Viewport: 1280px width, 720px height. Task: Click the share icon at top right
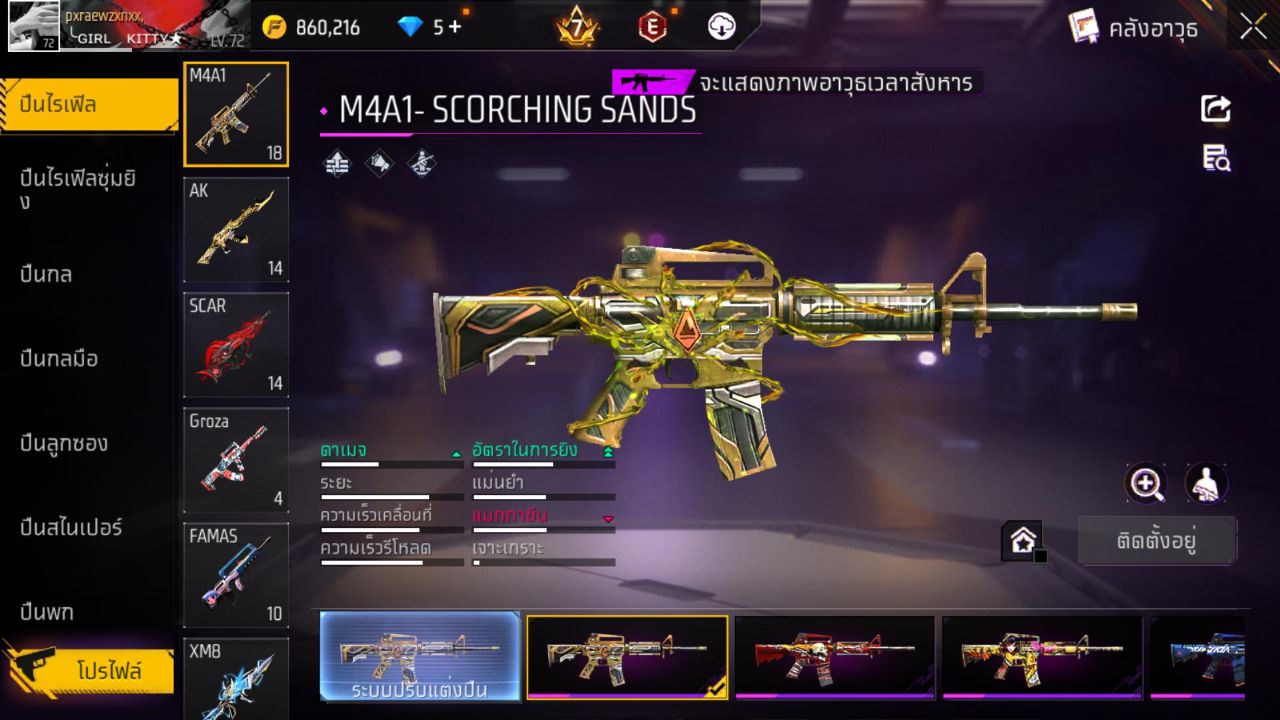click(1214, 108)
